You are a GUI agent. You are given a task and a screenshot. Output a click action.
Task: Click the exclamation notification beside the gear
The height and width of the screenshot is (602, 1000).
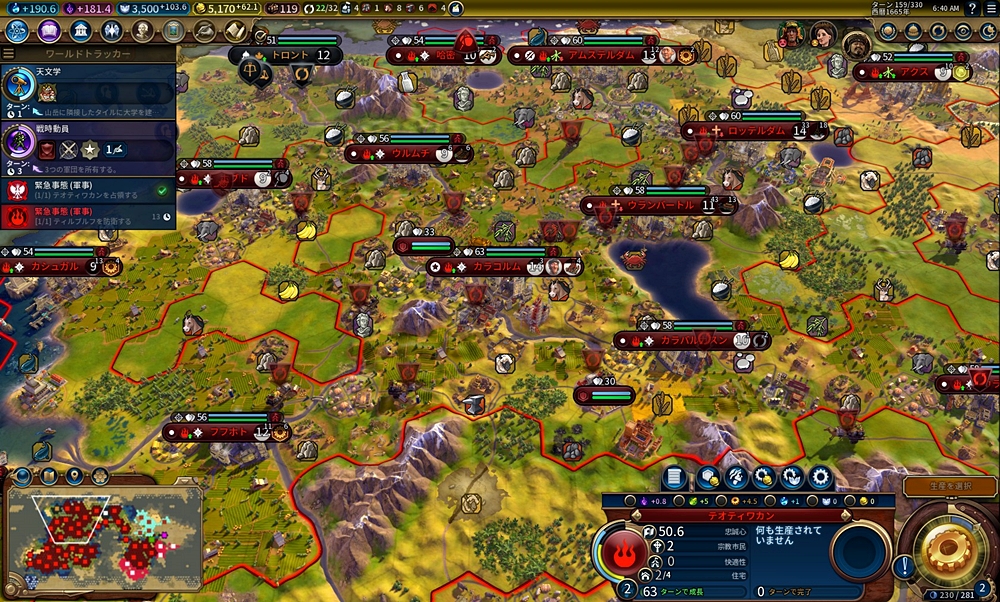pyautogui.click(x=905, y=566)
